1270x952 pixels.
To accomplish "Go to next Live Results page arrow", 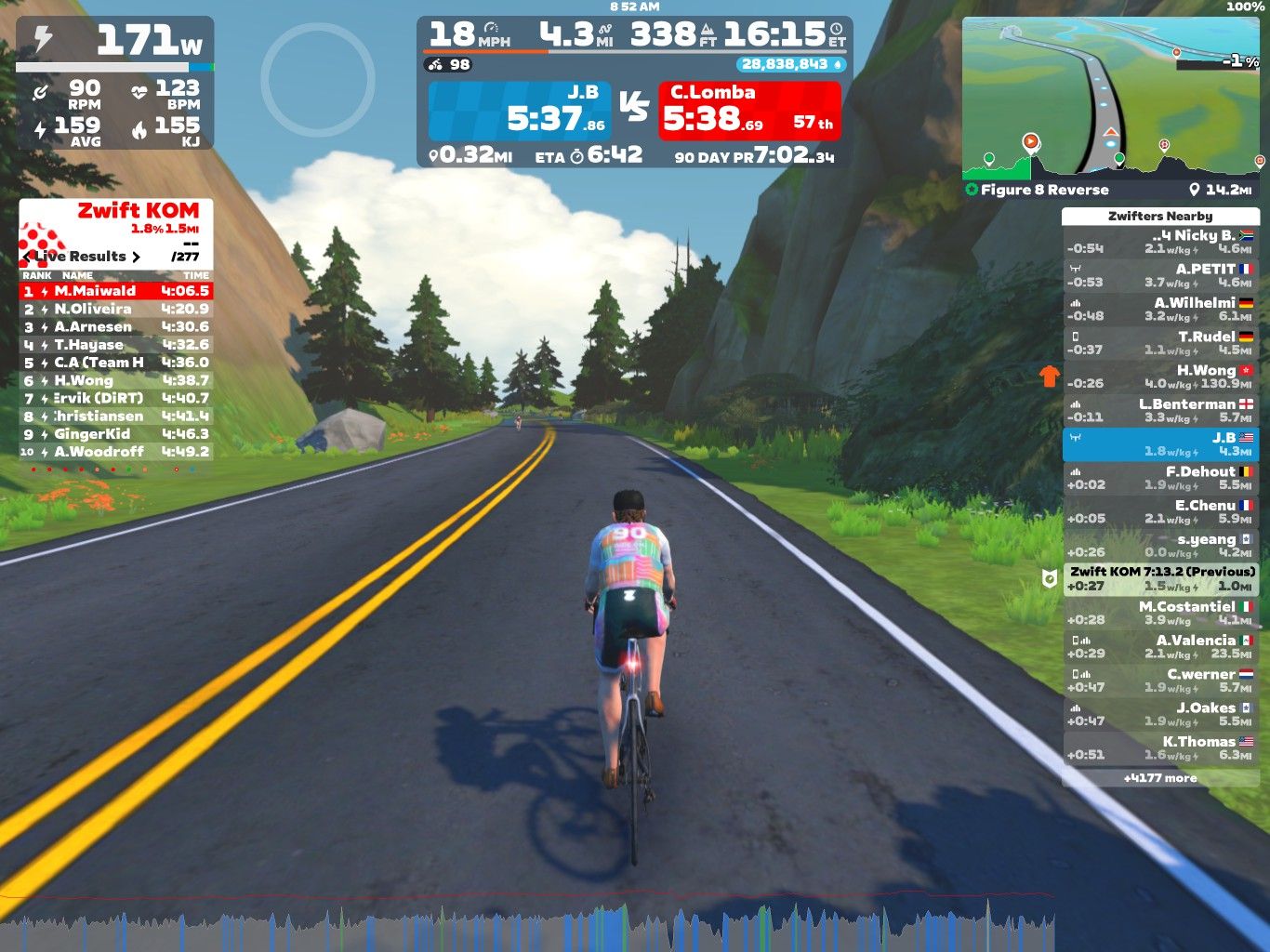I will [136, 257].
